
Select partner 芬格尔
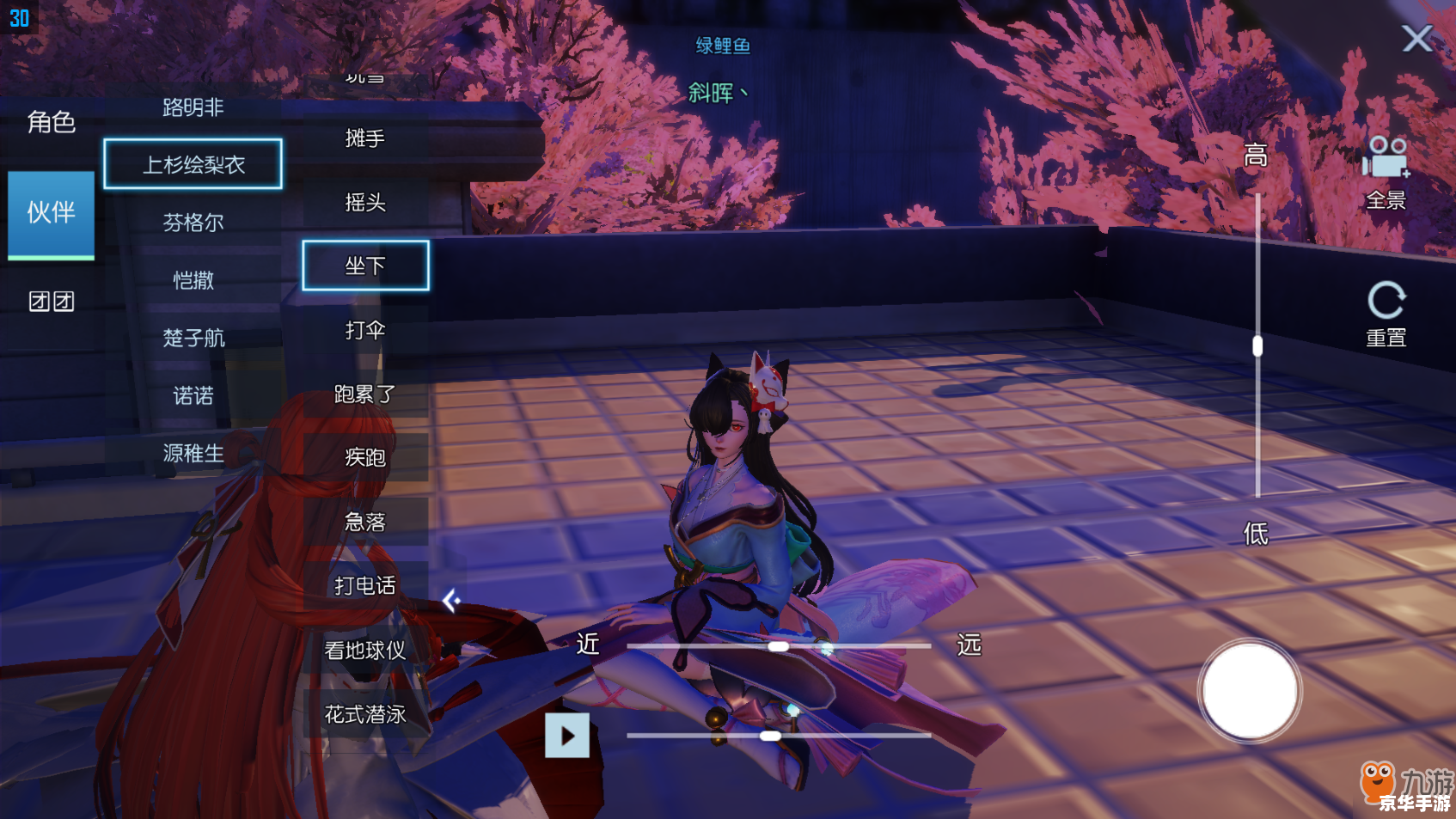click(193, 223)
